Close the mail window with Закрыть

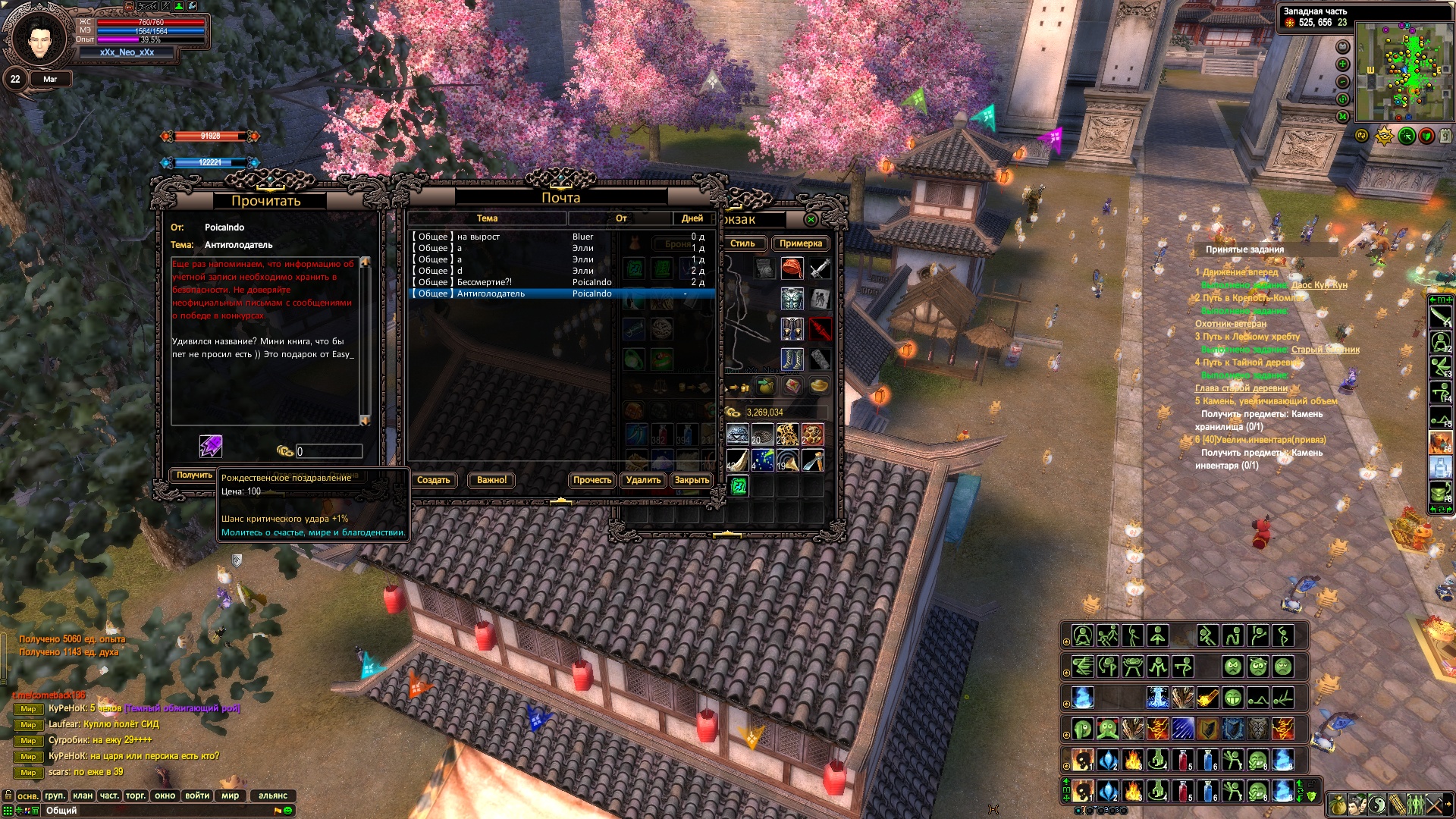tap(692, 480)
